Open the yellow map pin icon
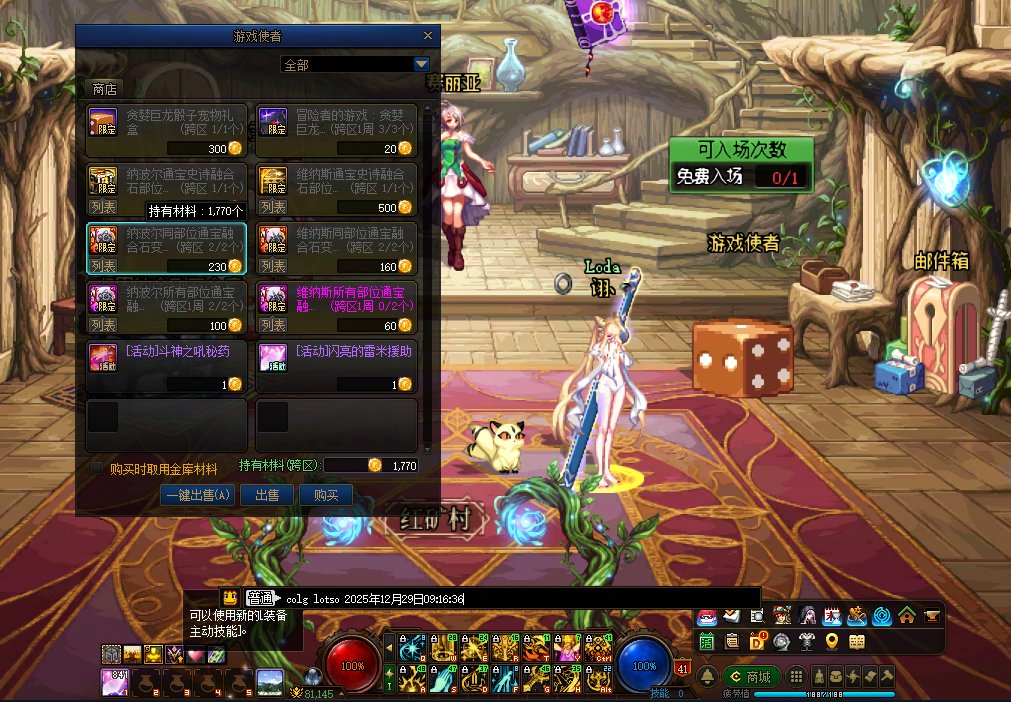Viewport: 1011px width, 702px height. 832,641
